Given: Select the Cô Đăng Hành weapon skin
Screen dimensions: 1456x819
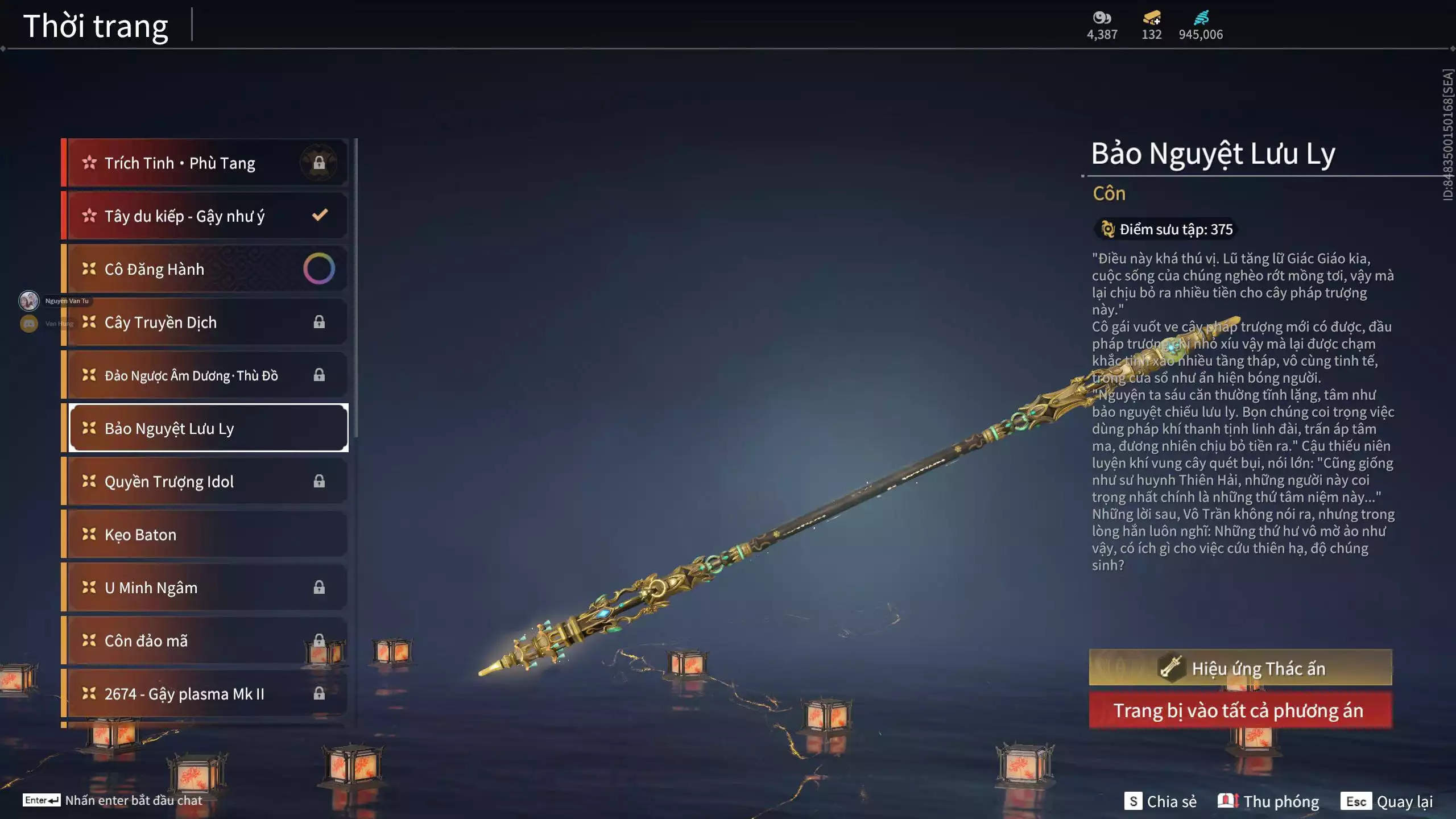Looking at the screenshot, I should pos(205,269).
